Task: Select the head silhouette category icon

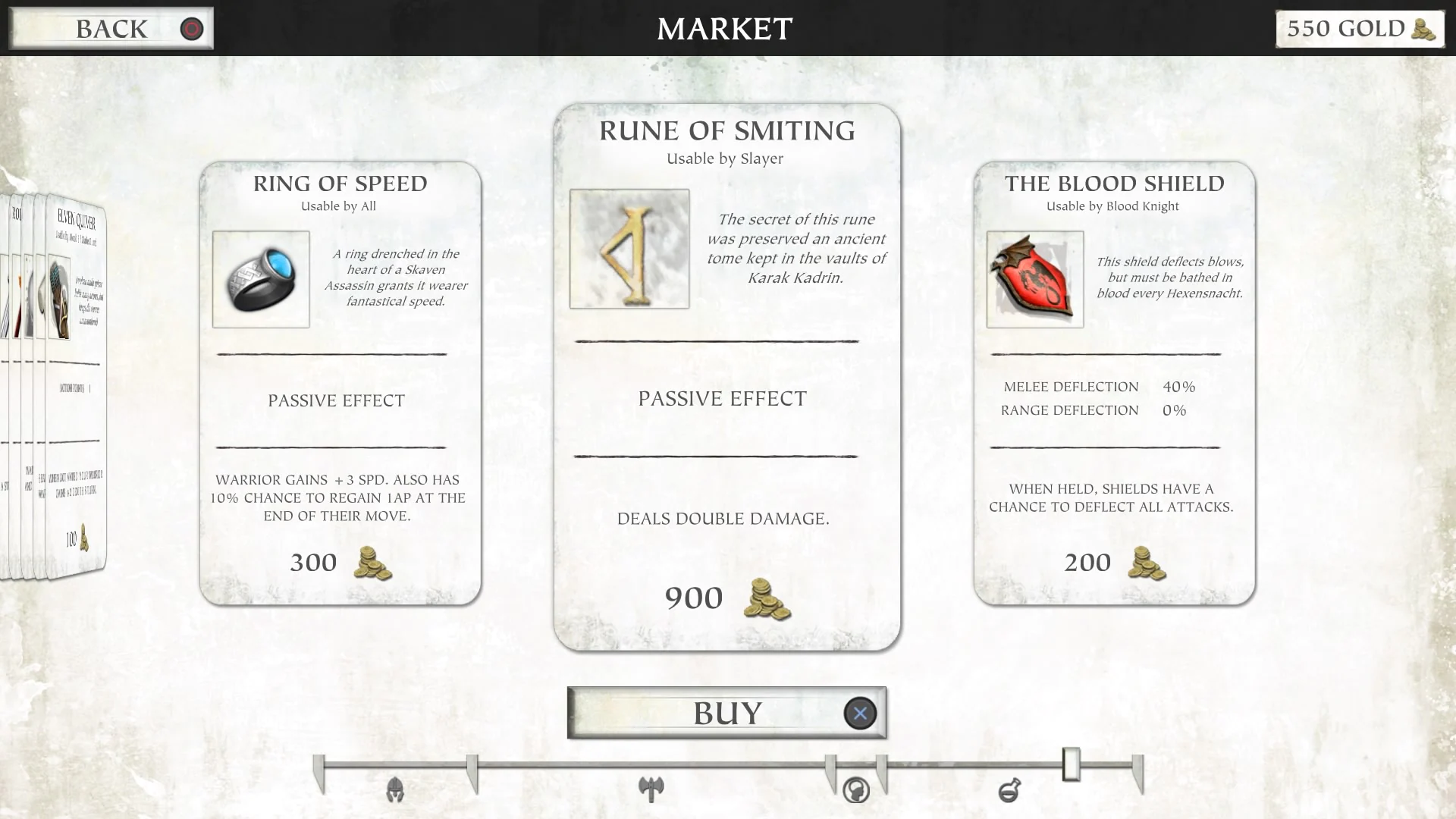Action: pos(856,790)
